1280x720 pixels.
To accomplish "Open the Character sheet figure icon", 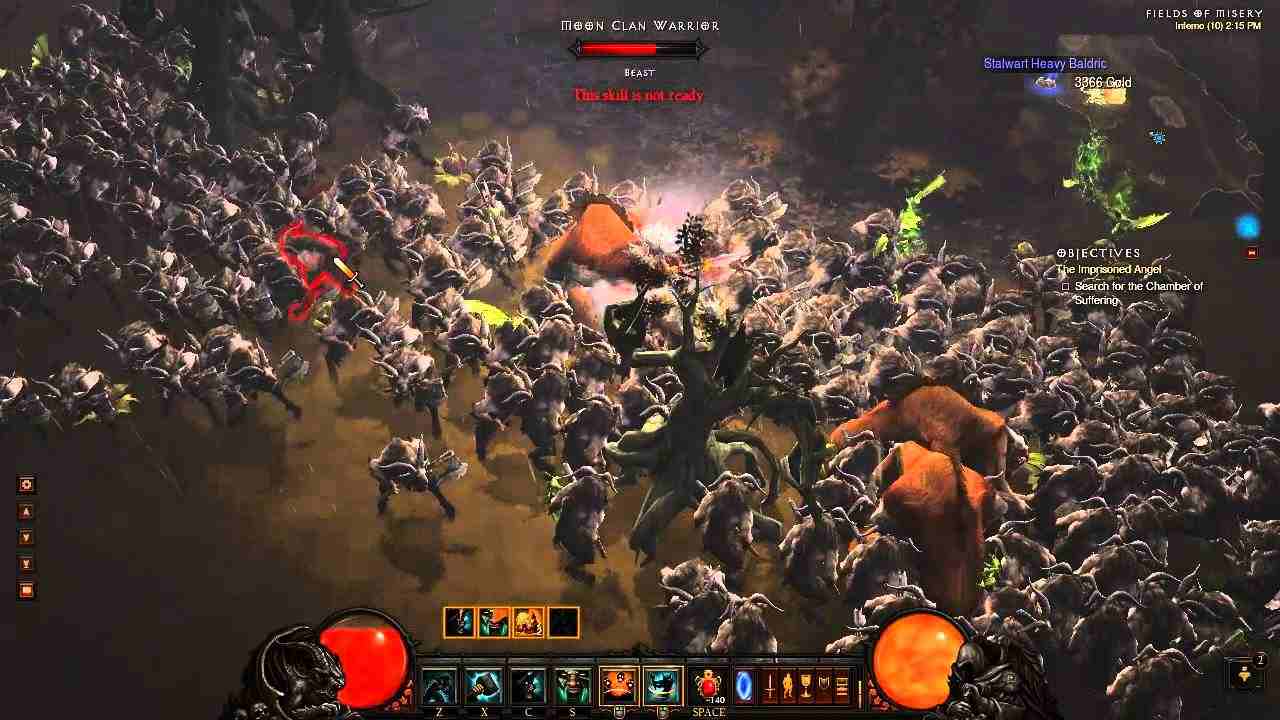I will pyautogui.click(x=787, y=685).
